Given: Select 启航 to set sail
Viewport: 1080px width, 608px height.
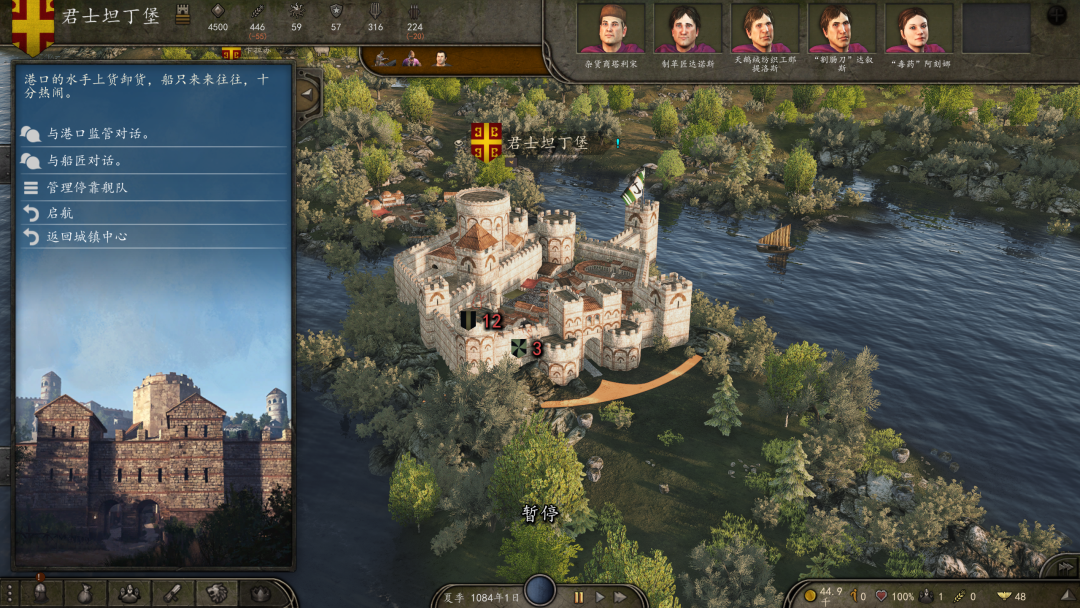Looking at the screenshot, I should (x=60, y=213).
